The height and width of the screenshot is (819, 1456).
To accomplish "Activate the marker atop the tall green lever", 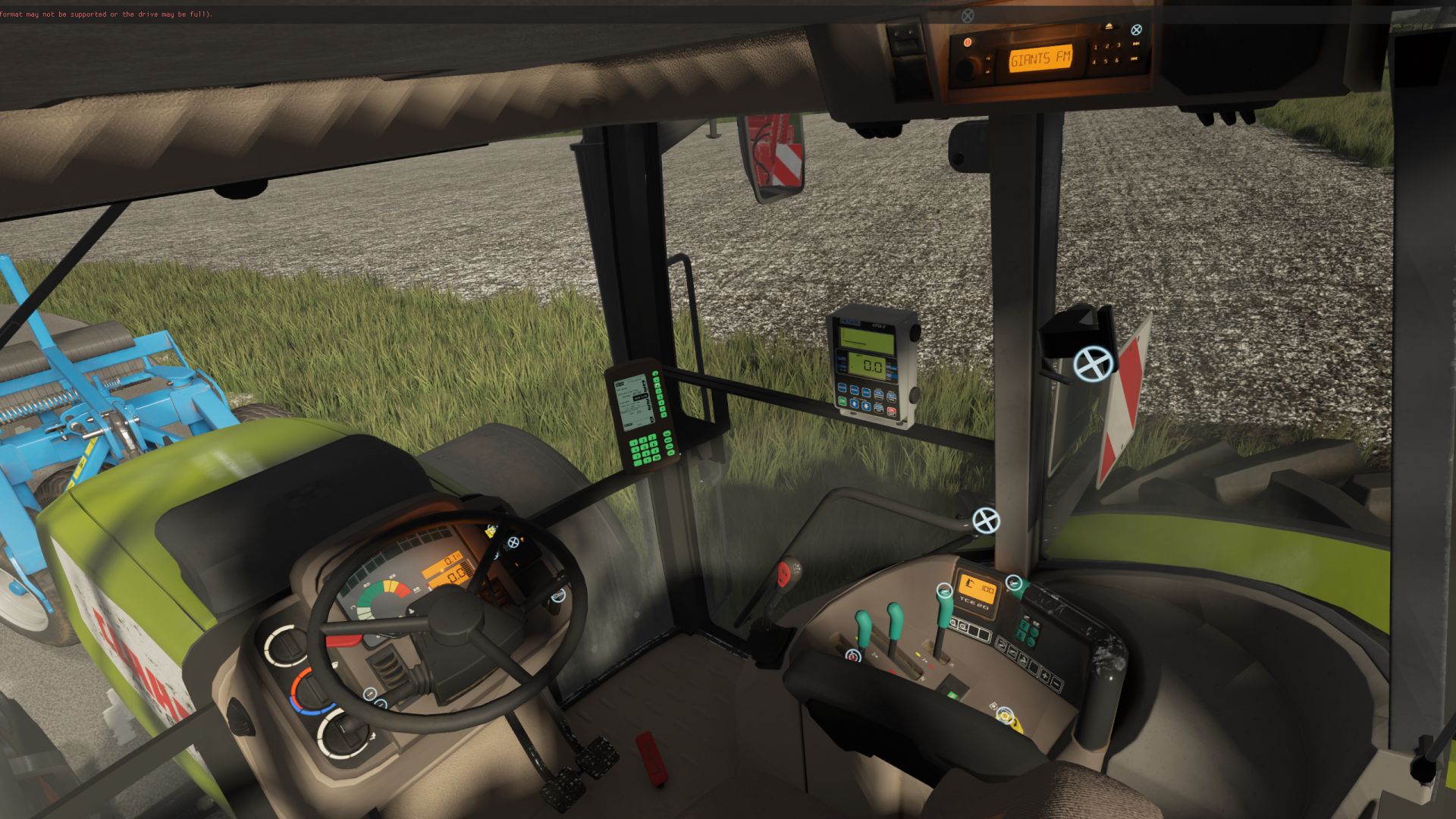I will (944, 590).
